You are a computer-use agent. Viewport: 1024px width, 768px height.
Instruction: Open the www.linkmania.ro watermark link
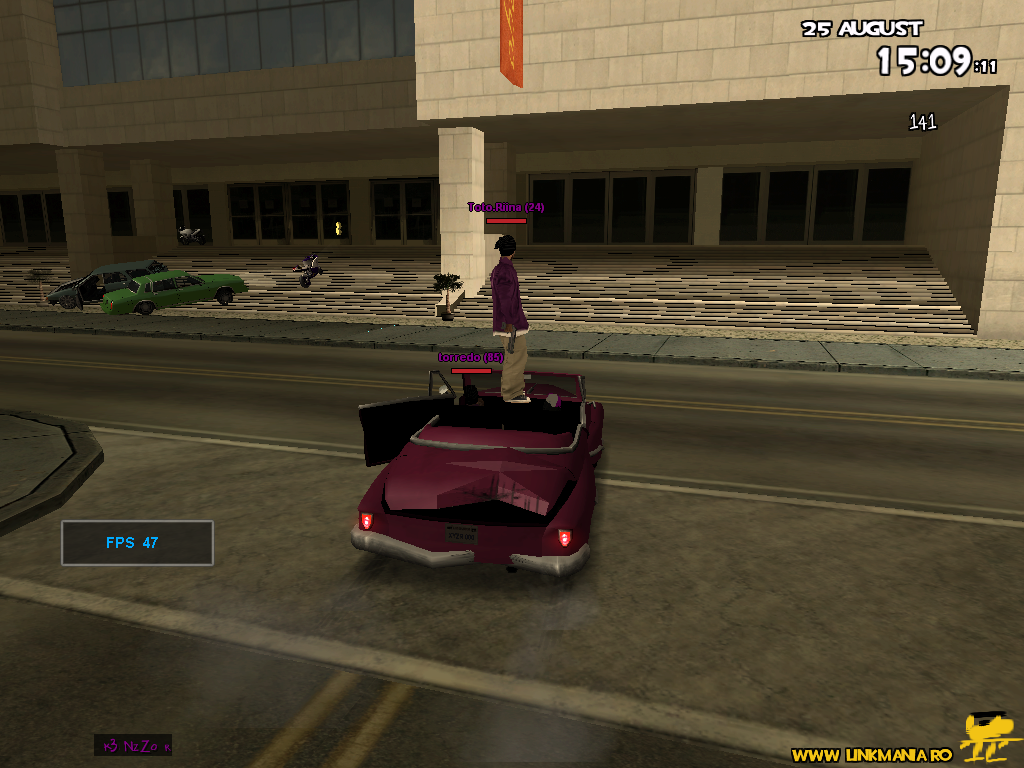coord(871,755)
